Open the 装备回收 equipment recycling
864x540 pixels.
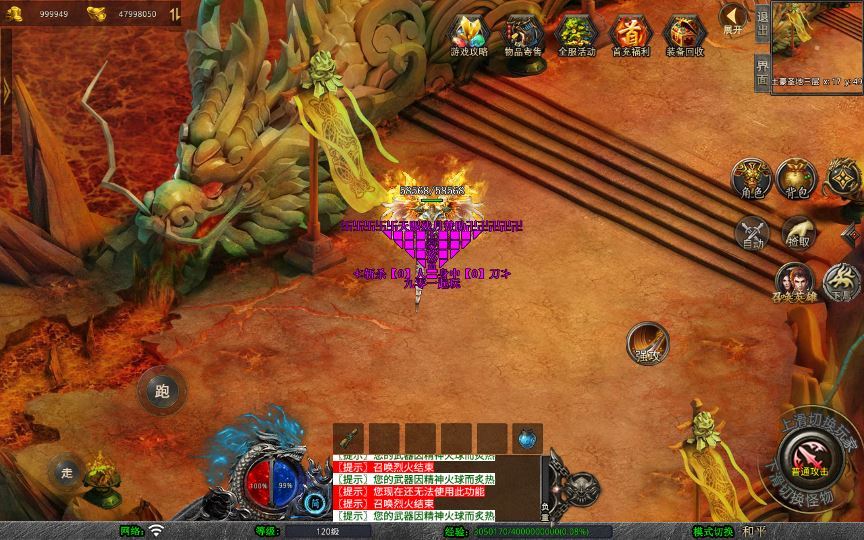pos(684,35)
